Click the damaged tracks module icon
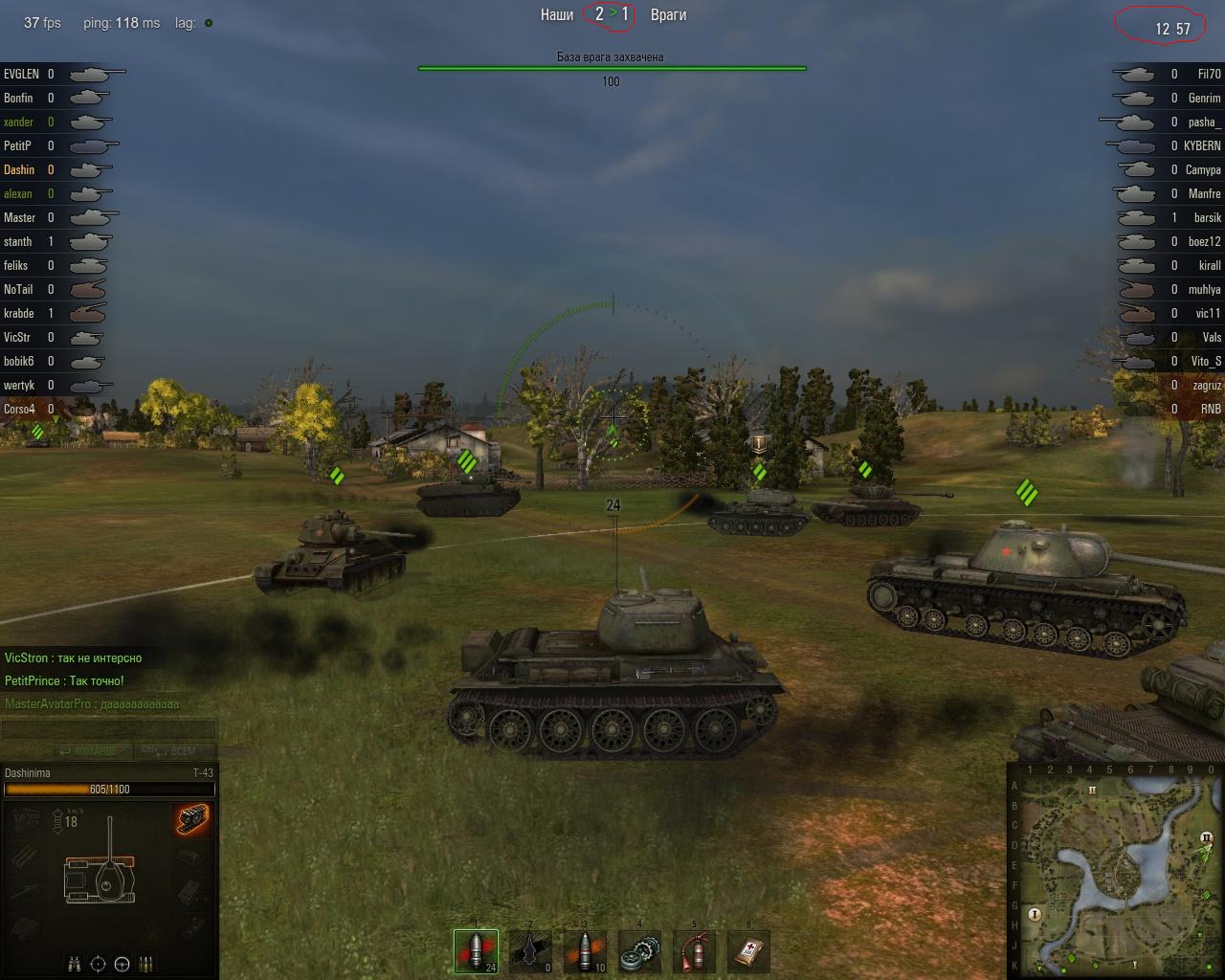The image size is (1225, 980). (x=193, y=819)
